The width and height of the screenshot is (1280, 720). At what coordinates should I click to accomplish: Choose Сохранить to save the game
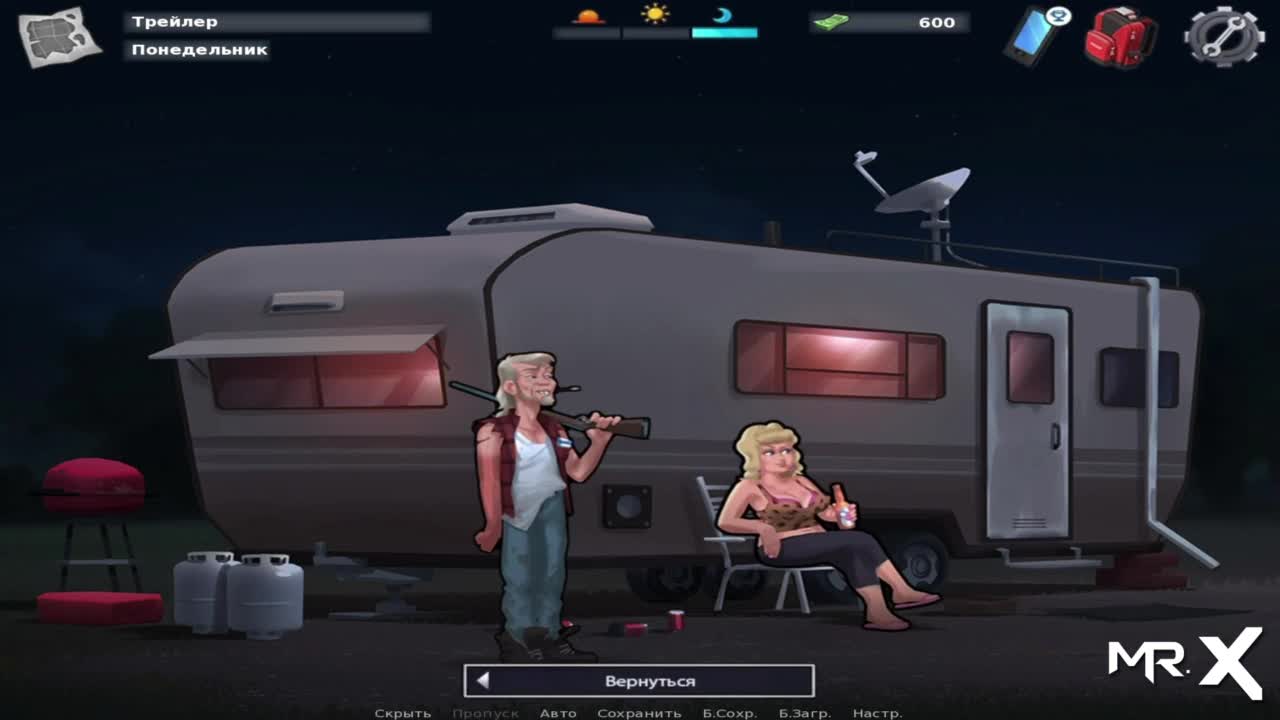[639, 713]
